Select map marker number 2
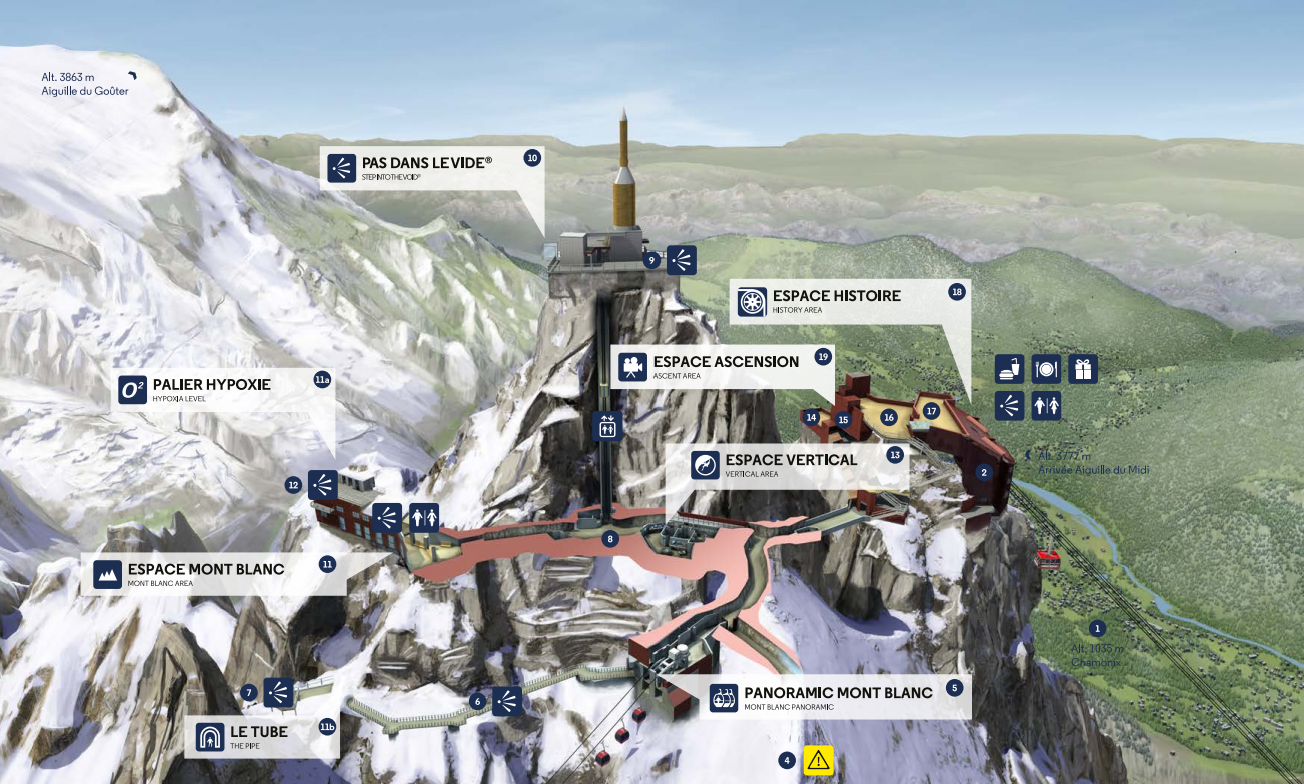The height and width of the screenshot is (784, 1304). (x=984, y=472)
